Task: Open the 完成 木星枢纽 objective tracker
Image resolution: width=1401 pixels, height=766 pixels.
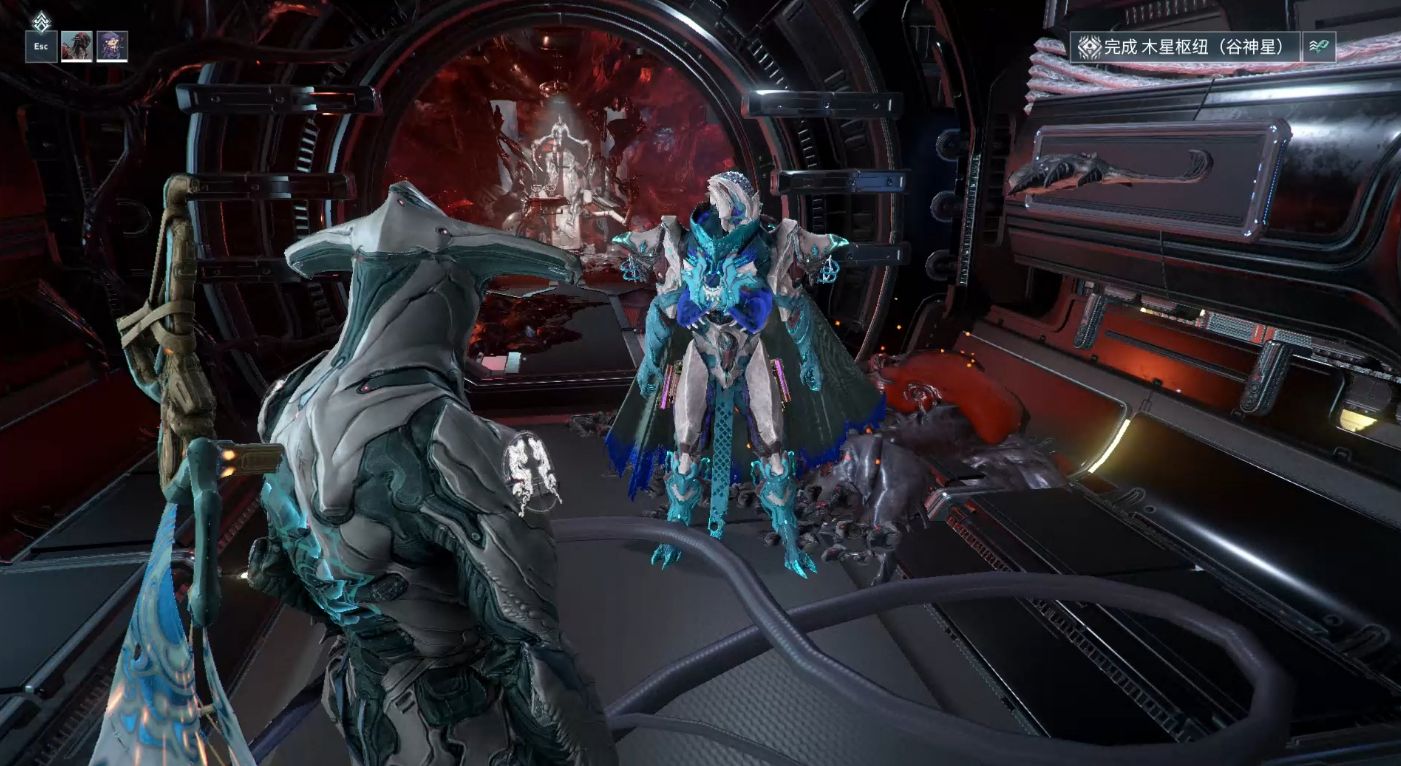Action: [1186, 47]
